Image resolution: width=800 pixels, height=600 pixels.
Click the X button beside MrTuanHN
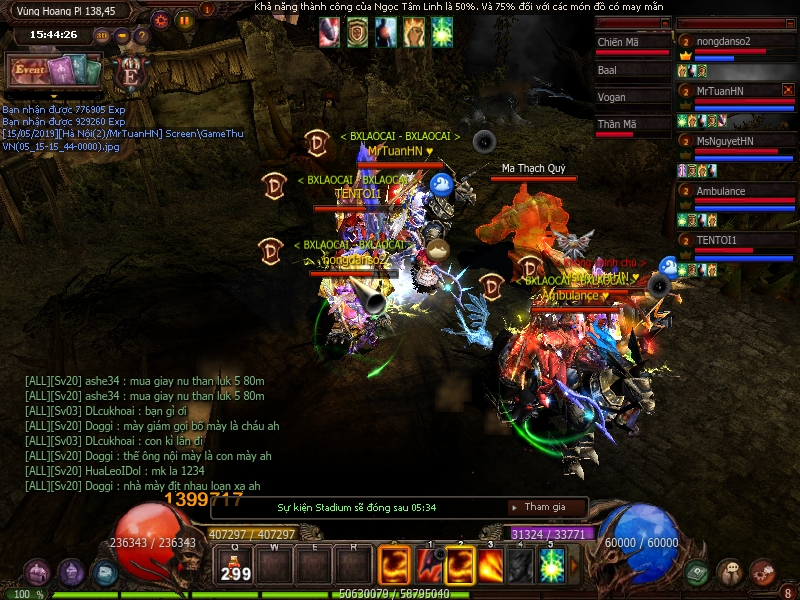(x=787, y=90)
